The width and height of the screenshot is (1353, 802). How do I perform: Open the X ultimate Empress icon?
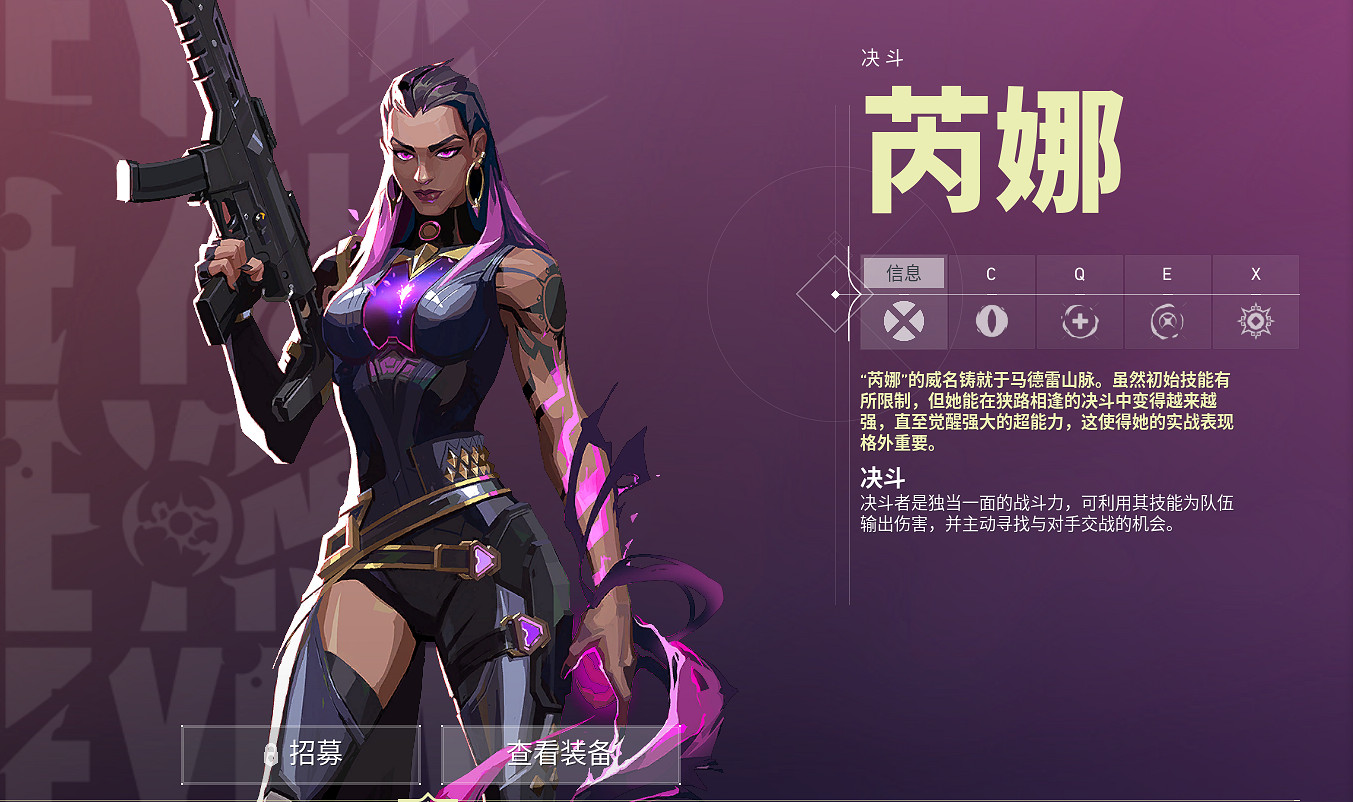click(1255, 322)
